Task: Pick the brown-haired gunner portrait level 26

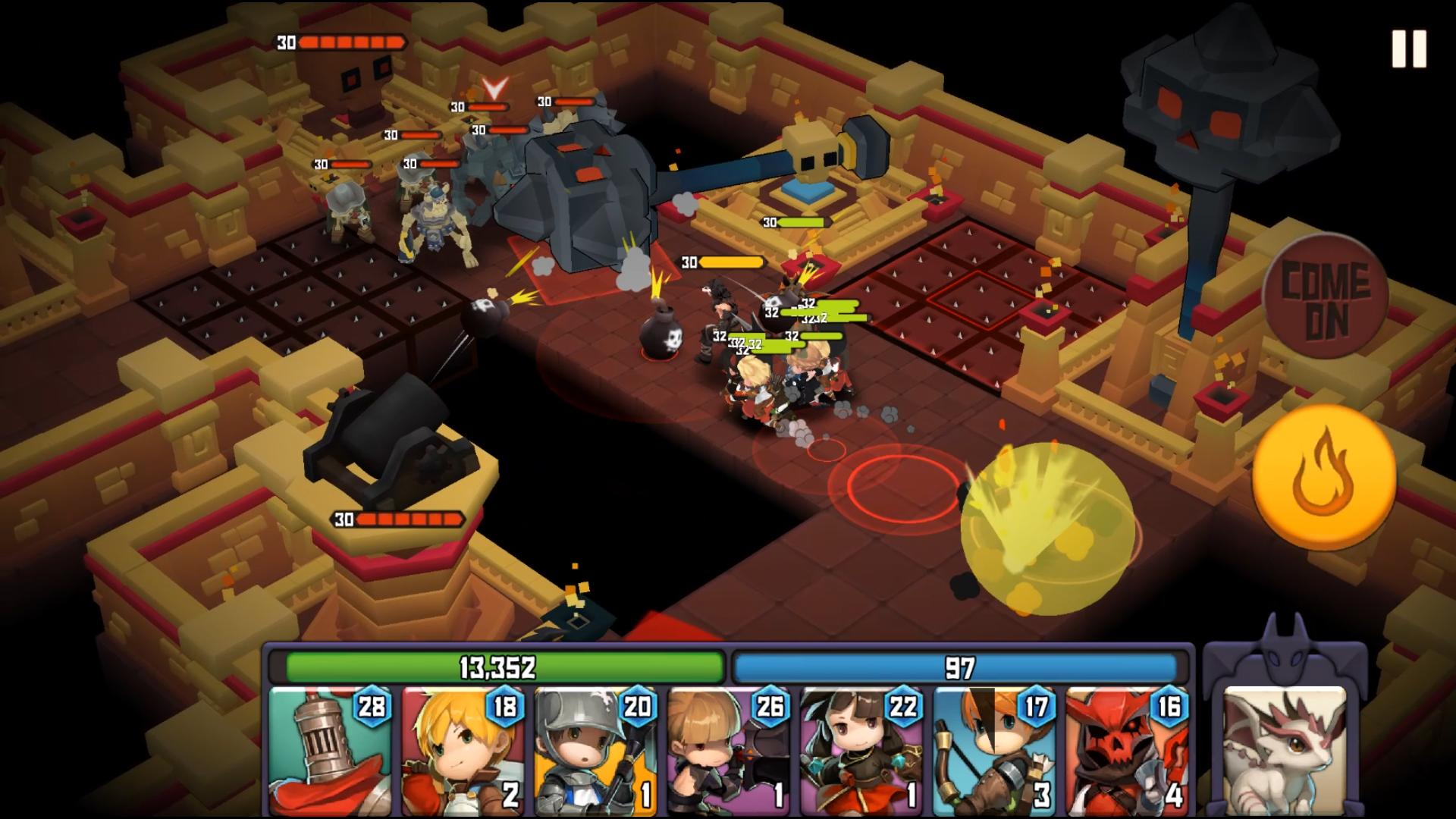Action: coord(729,751)
